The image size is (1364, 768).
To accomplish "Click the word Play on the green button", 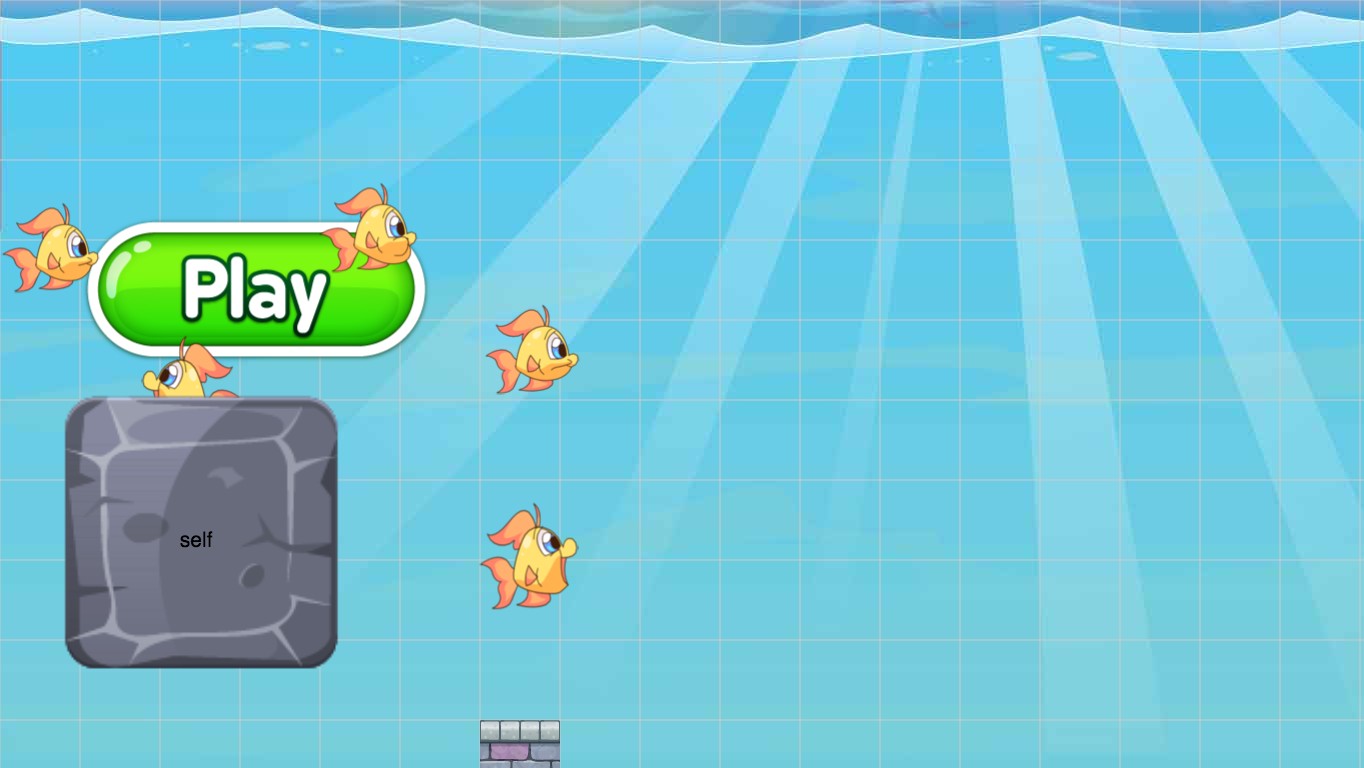I will [253, 292].
